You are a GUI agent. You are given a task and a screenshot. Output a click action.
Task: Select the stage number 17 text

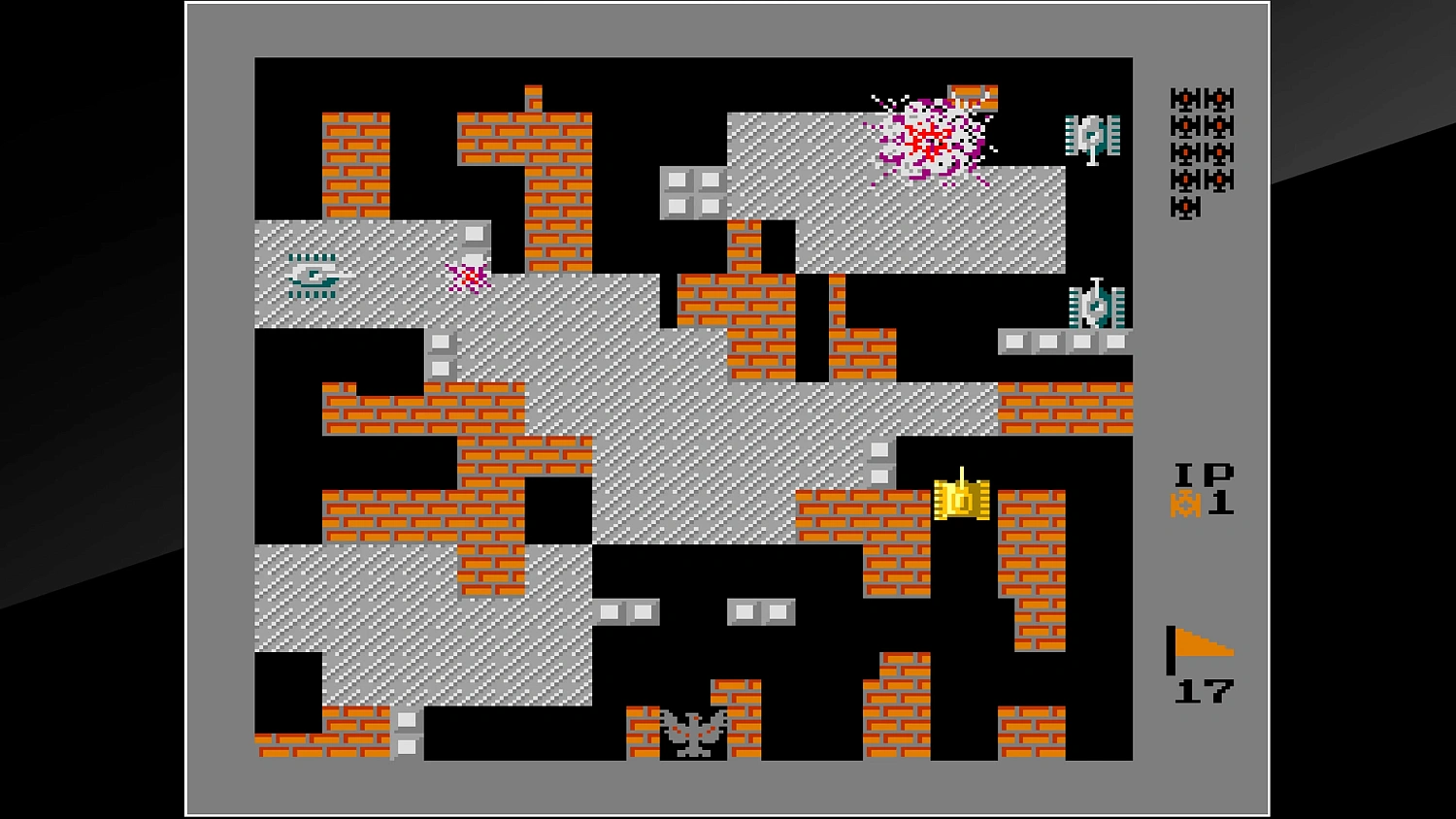click(x=1207, y=691)
